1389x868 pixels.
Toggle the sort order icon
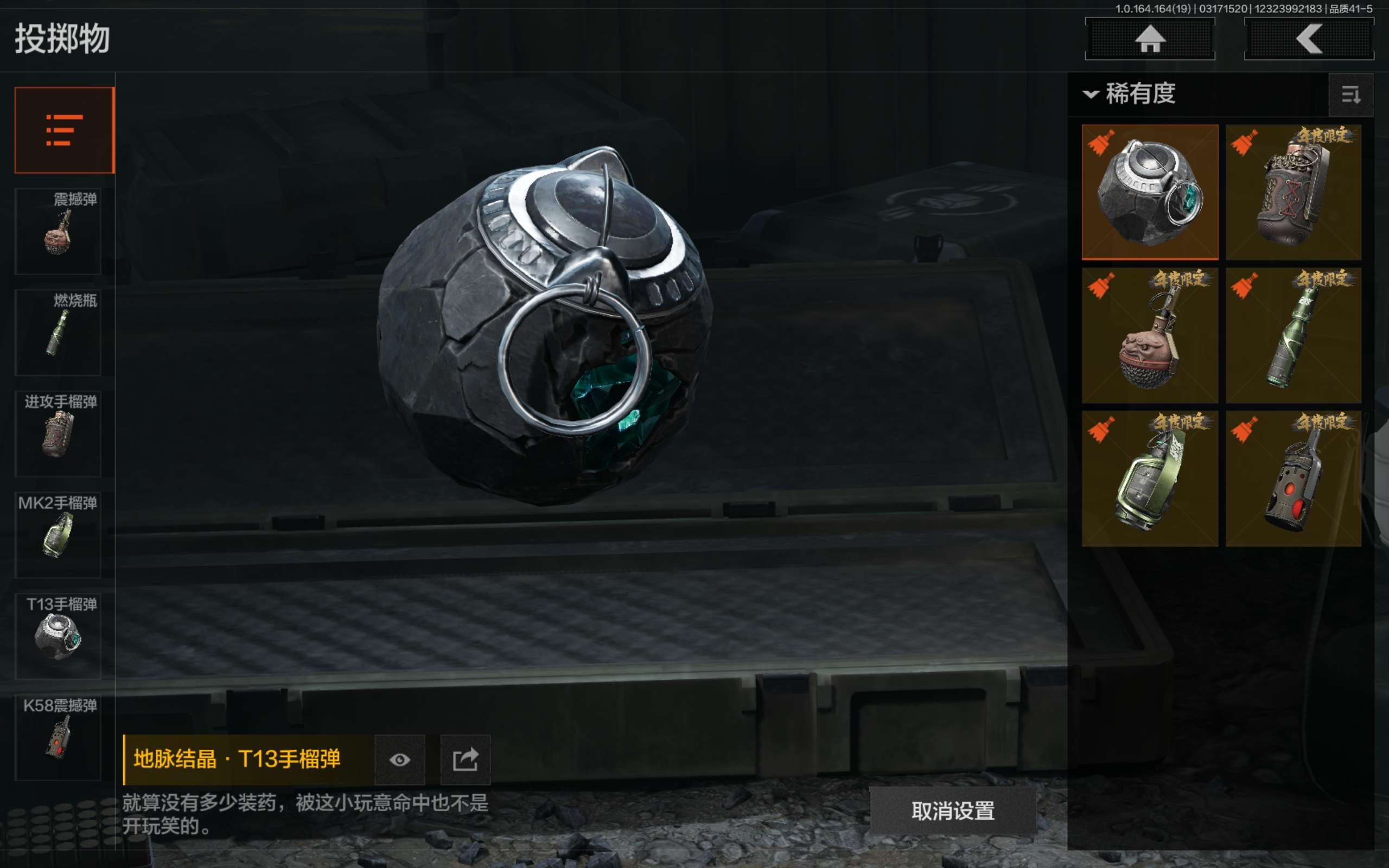click(1350, 95)
